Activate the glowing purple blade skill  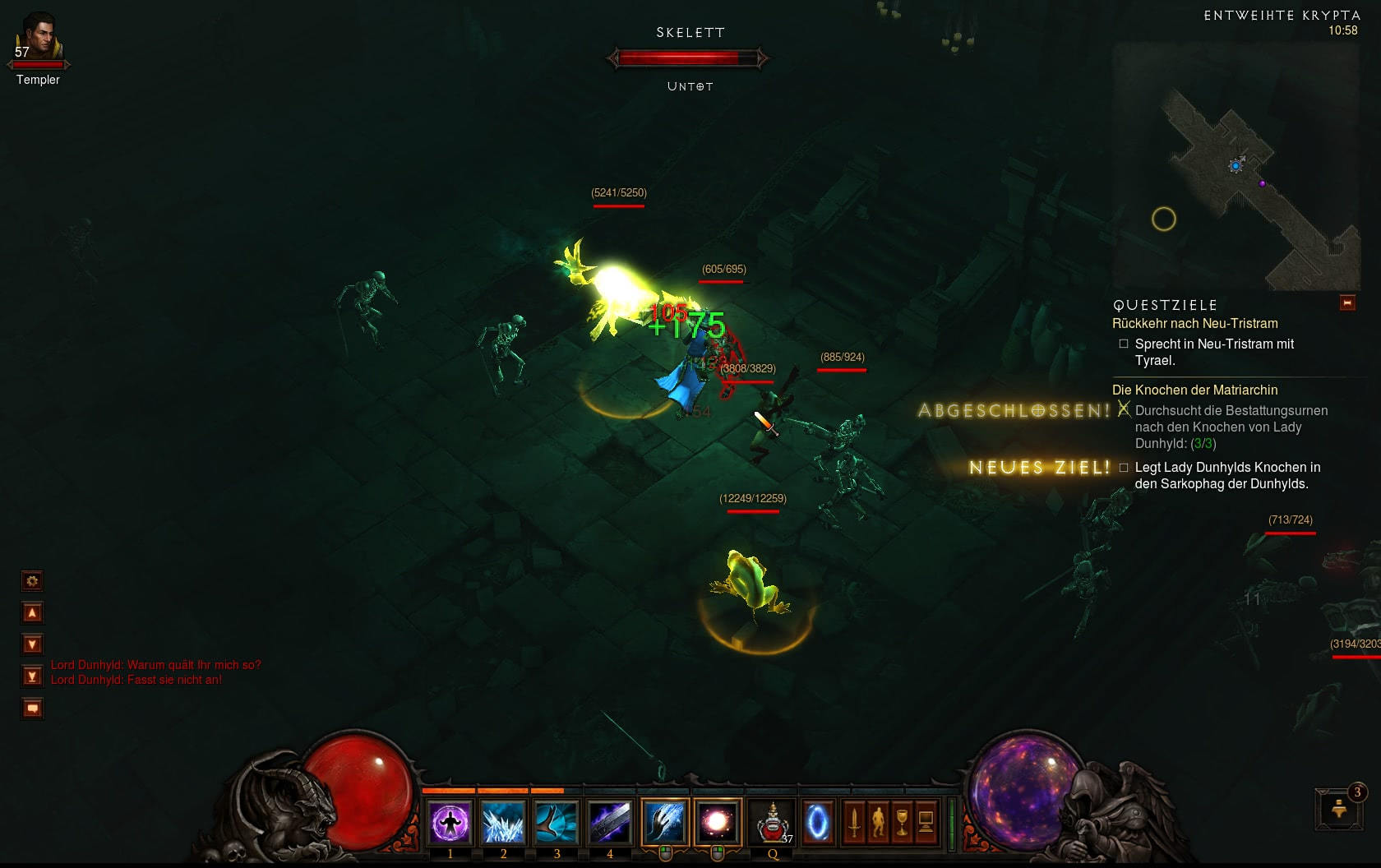(610, 822)
